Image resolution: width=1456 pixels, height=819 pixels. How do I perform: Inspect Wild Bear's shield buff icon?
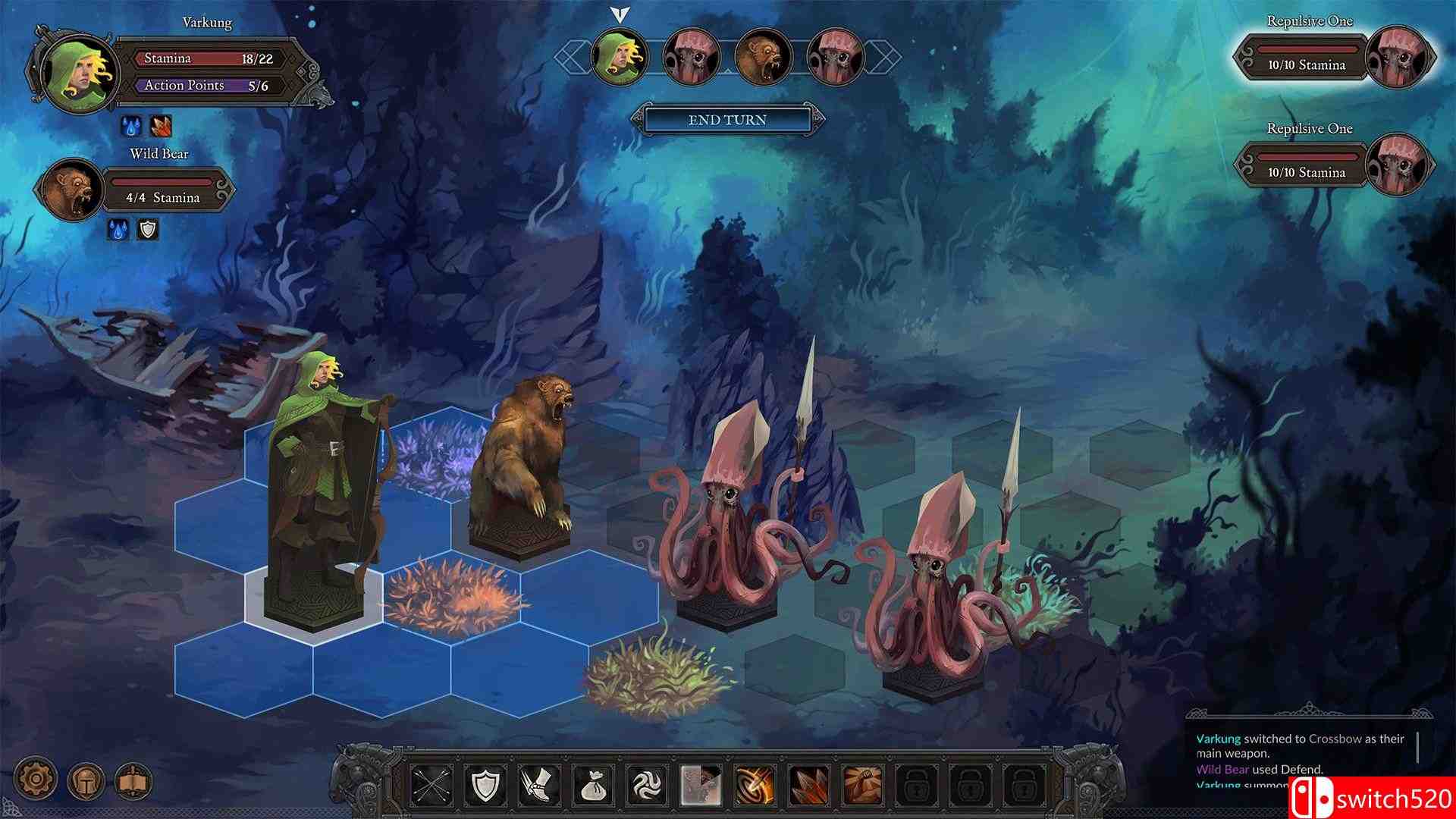point(147,228)
